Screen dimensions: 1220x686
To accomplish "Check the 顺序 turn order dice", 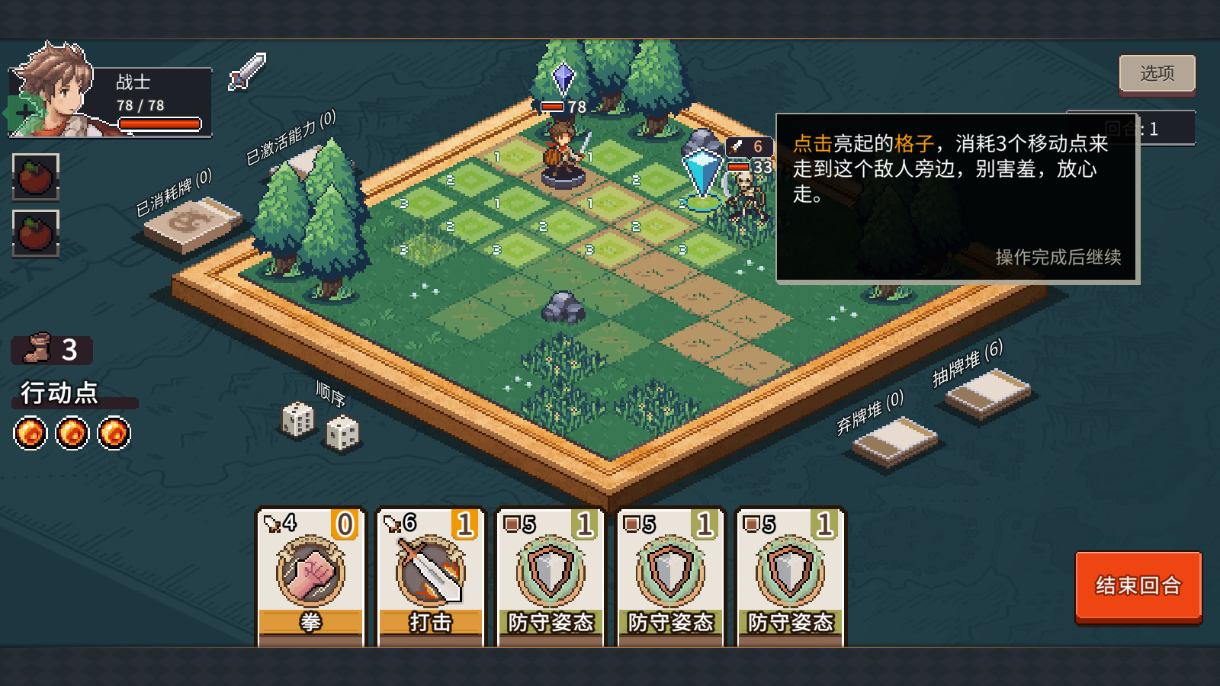I will 320,426.
